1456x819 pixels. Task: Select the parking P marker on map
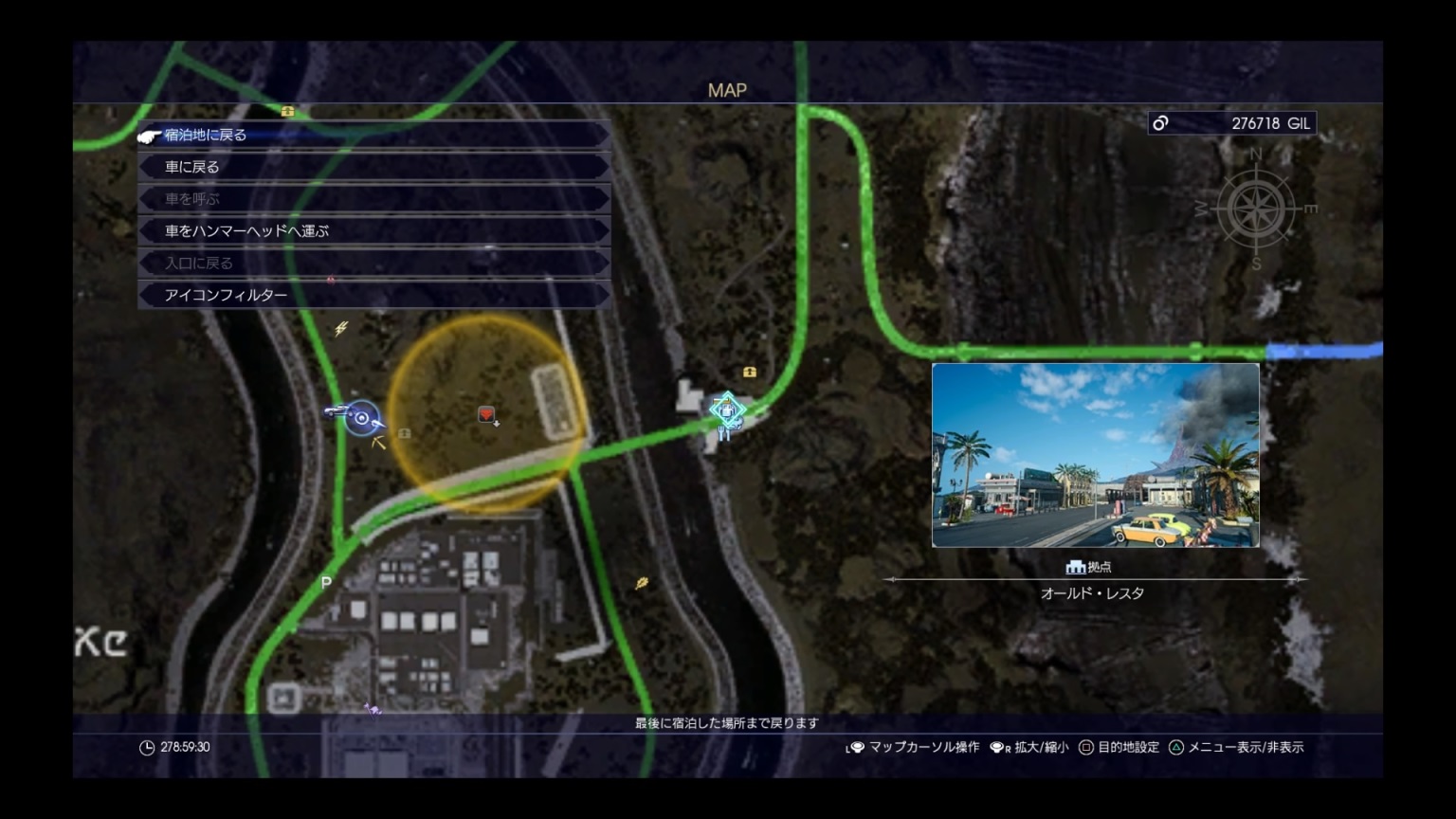coord(326,582)
